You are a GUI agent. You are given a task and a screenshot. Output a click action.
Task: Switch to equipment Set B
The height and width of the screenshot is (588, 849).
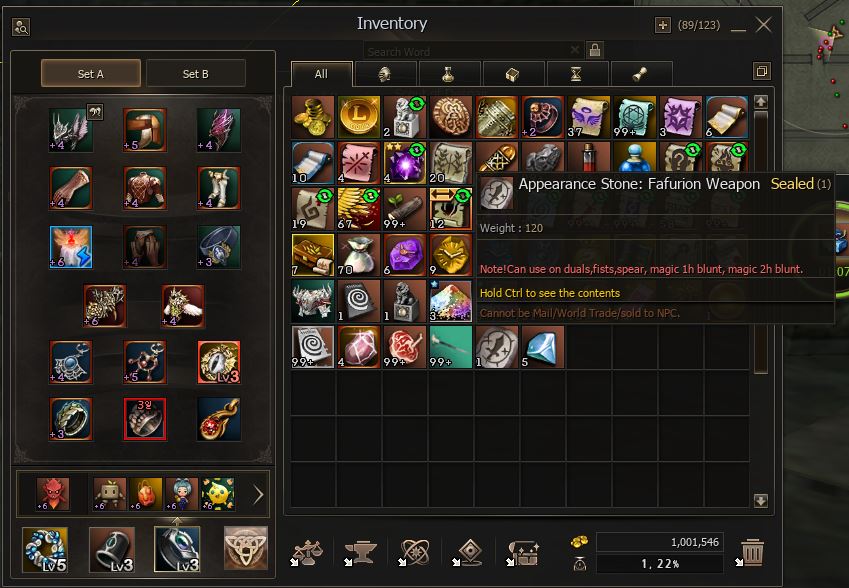pos(196,73)
